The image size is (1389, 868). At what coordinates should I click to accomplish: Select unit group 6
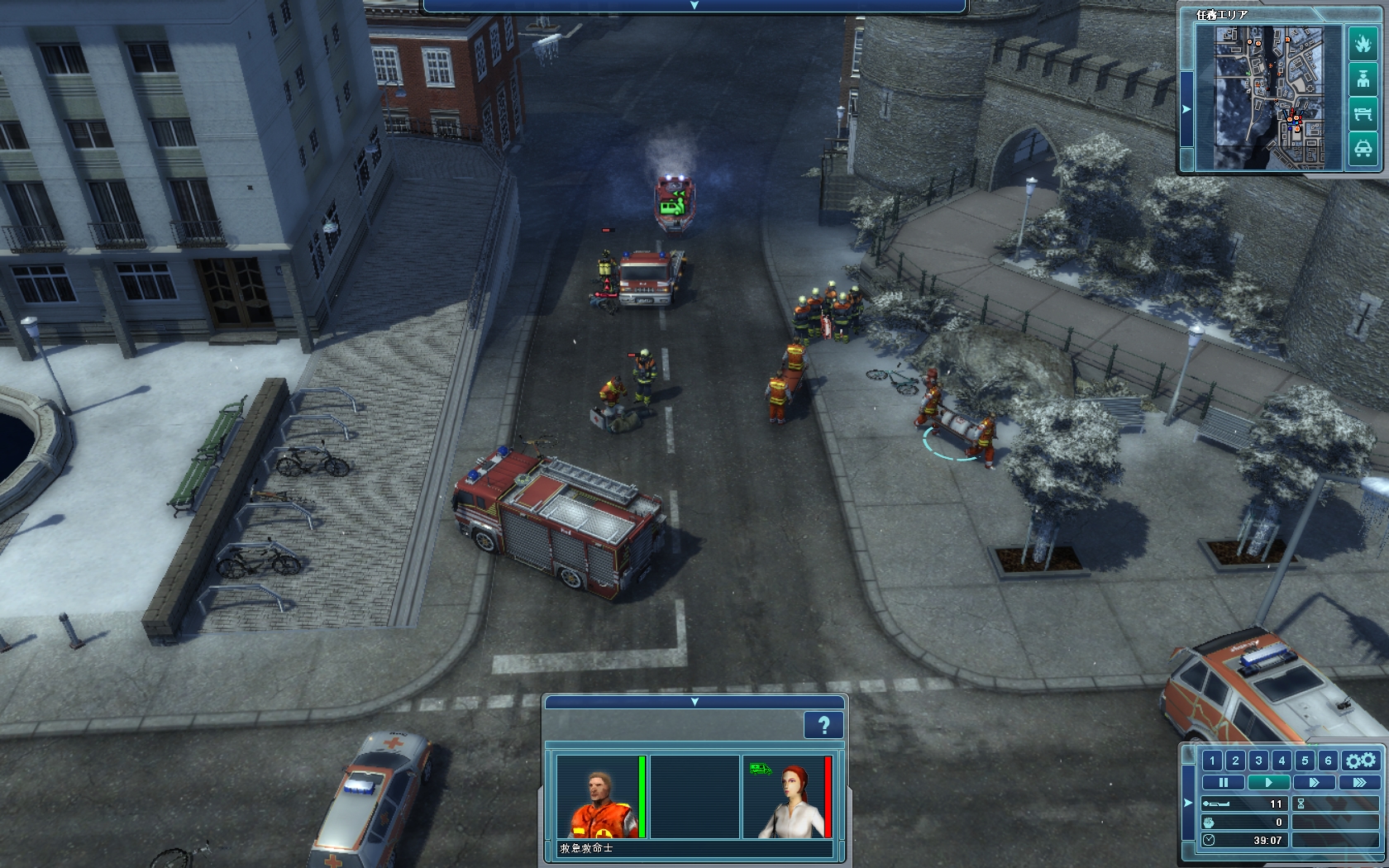pyautogui.click(x=1328, y=761)
